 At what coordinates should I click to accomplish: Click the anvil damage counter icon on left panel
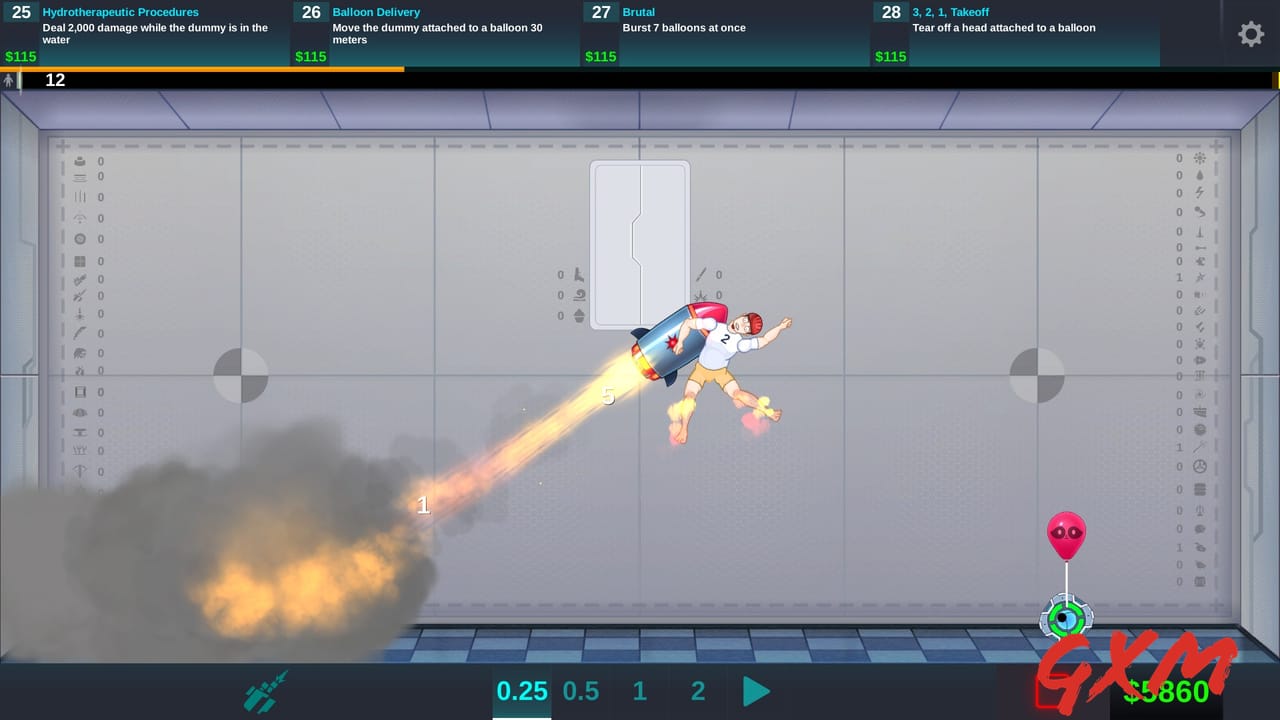(79, 161)
